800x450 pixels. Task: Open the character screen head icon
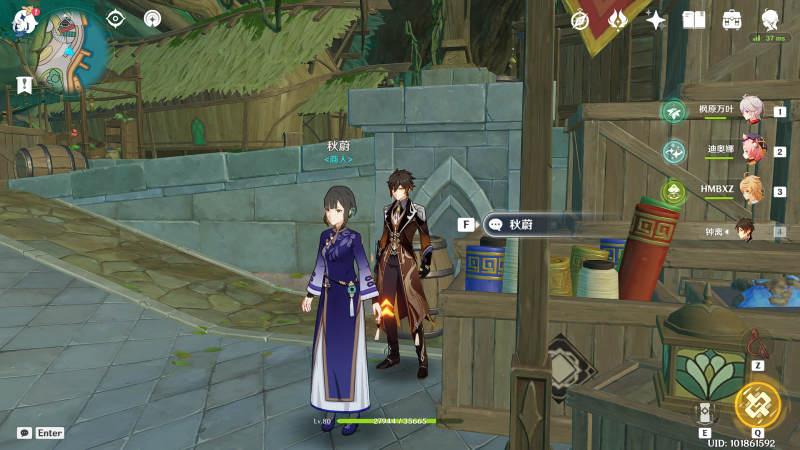tap(771, 19)
